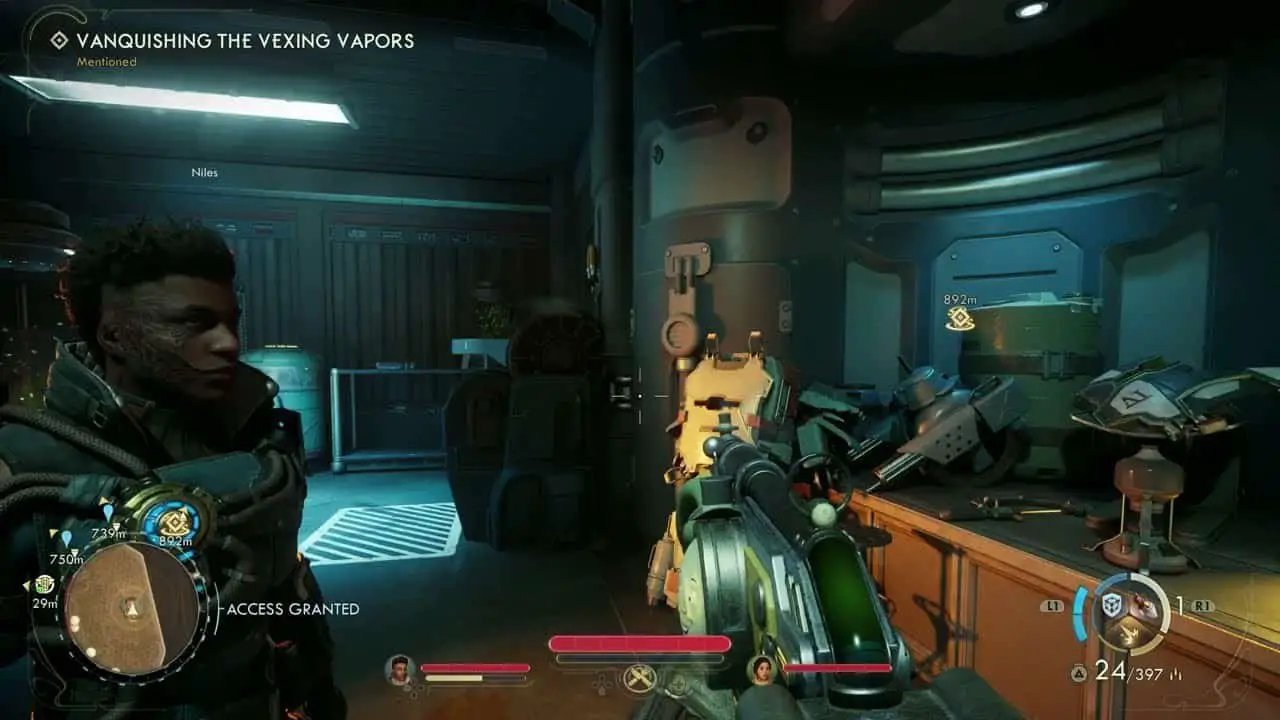Click the circular minimap
The height and width of the screenshot is (720, 1280).
131,607
